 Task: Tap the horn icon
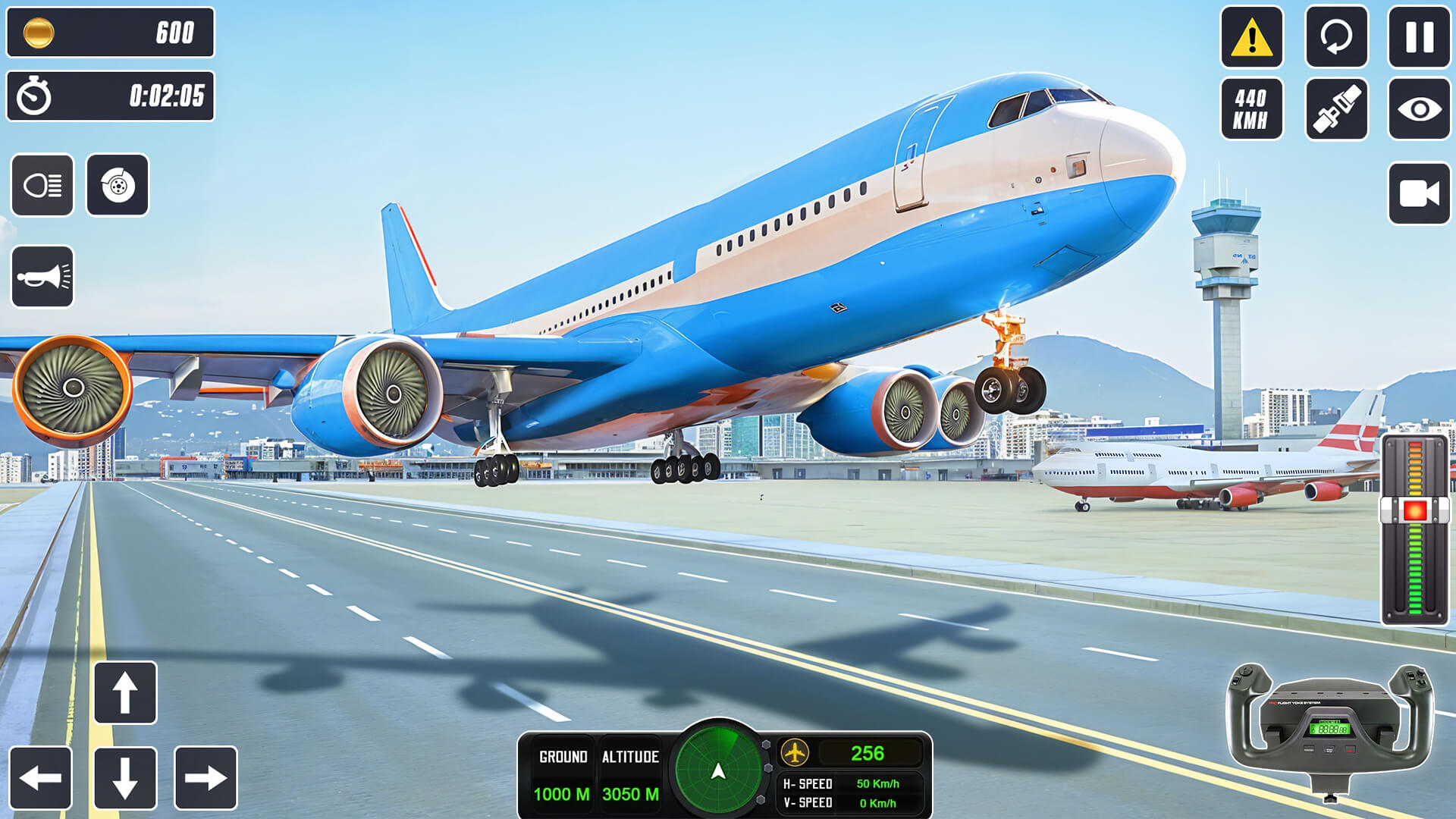click(42, 275)
